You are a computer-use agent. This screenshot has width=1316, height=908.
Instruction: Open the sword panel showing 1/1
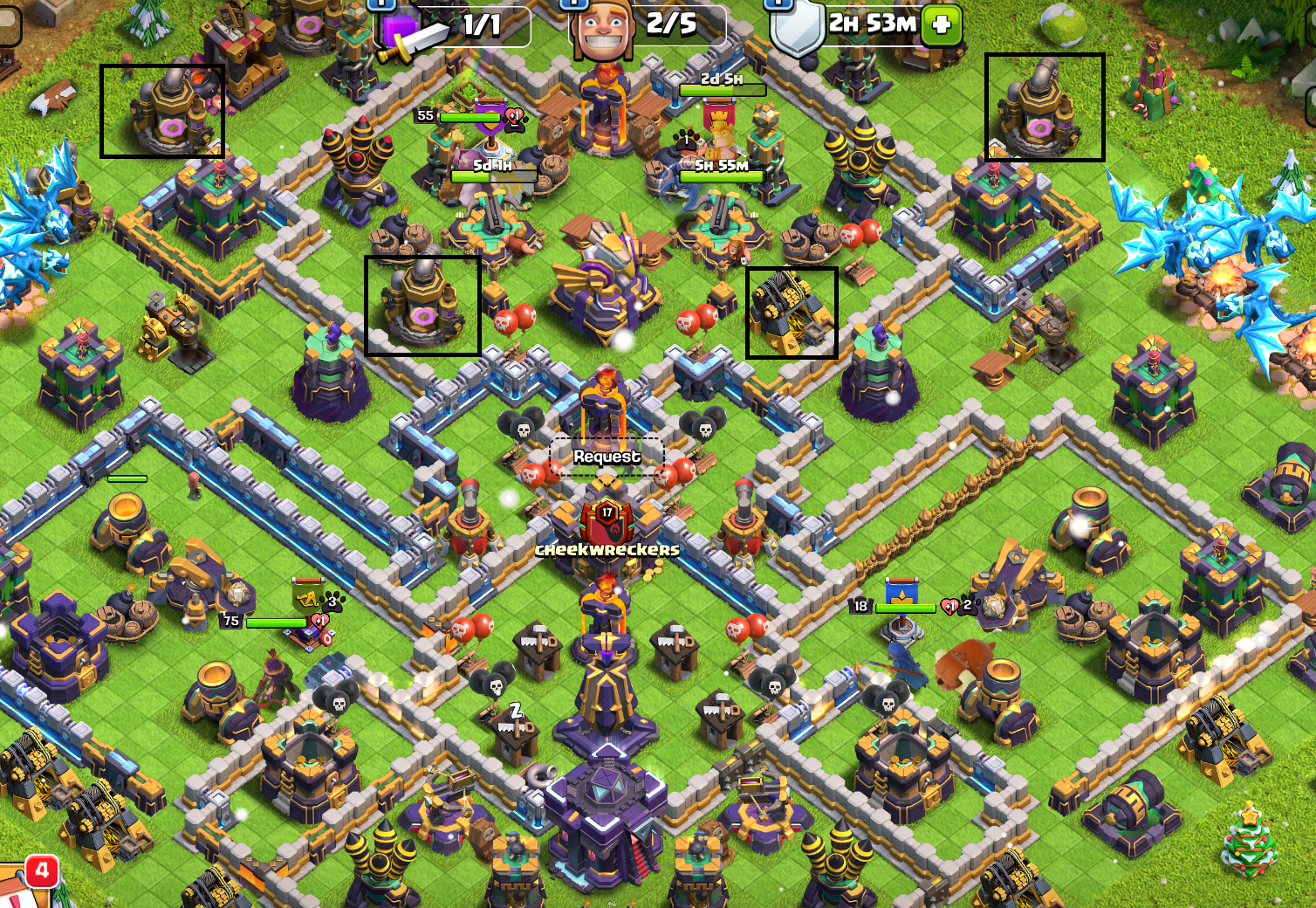[454, 26]
